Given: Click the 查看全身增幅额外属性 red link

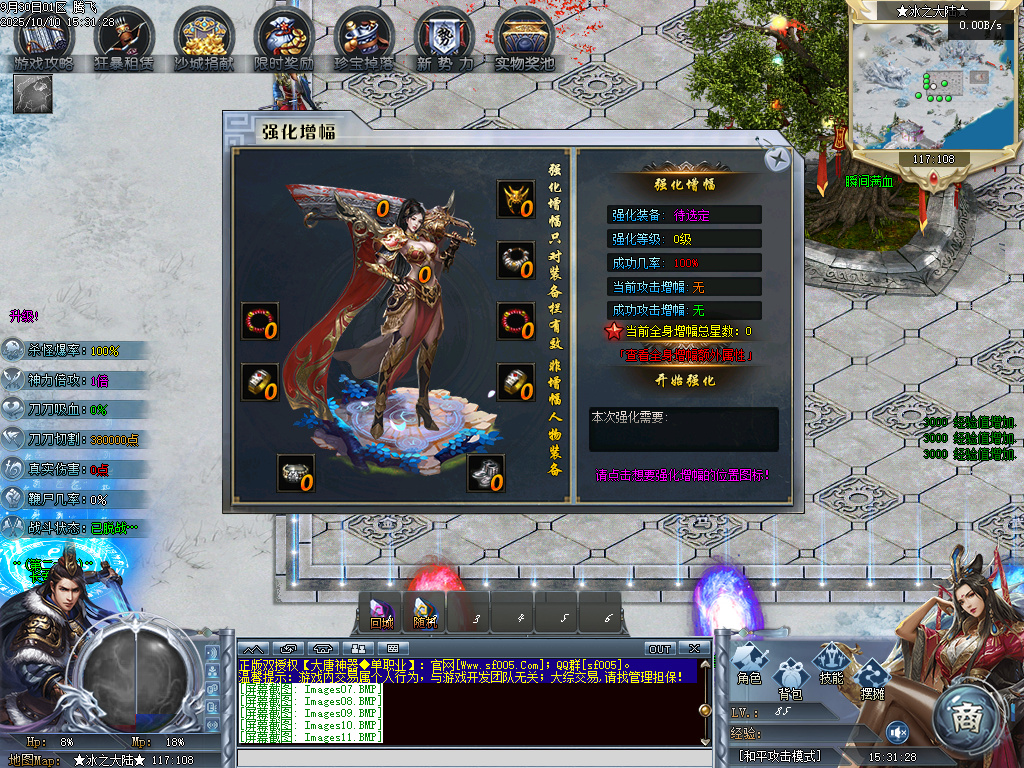Looking at the screenshot, I should (685, 355).
